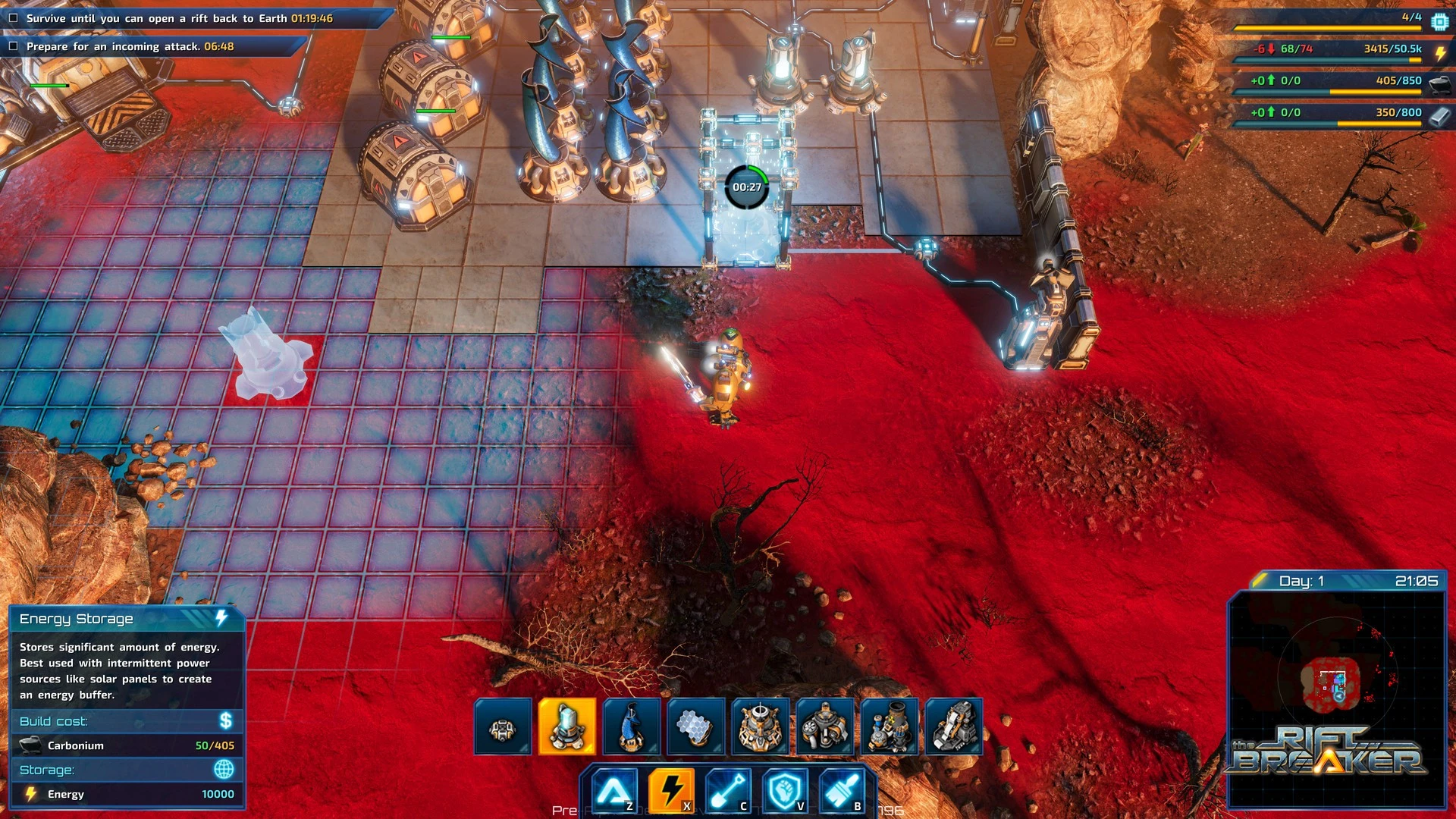This screenshot has width=1456, height=819.
Task: Pick the nuclear power plant building icon
Action: [x=889, y=727]
